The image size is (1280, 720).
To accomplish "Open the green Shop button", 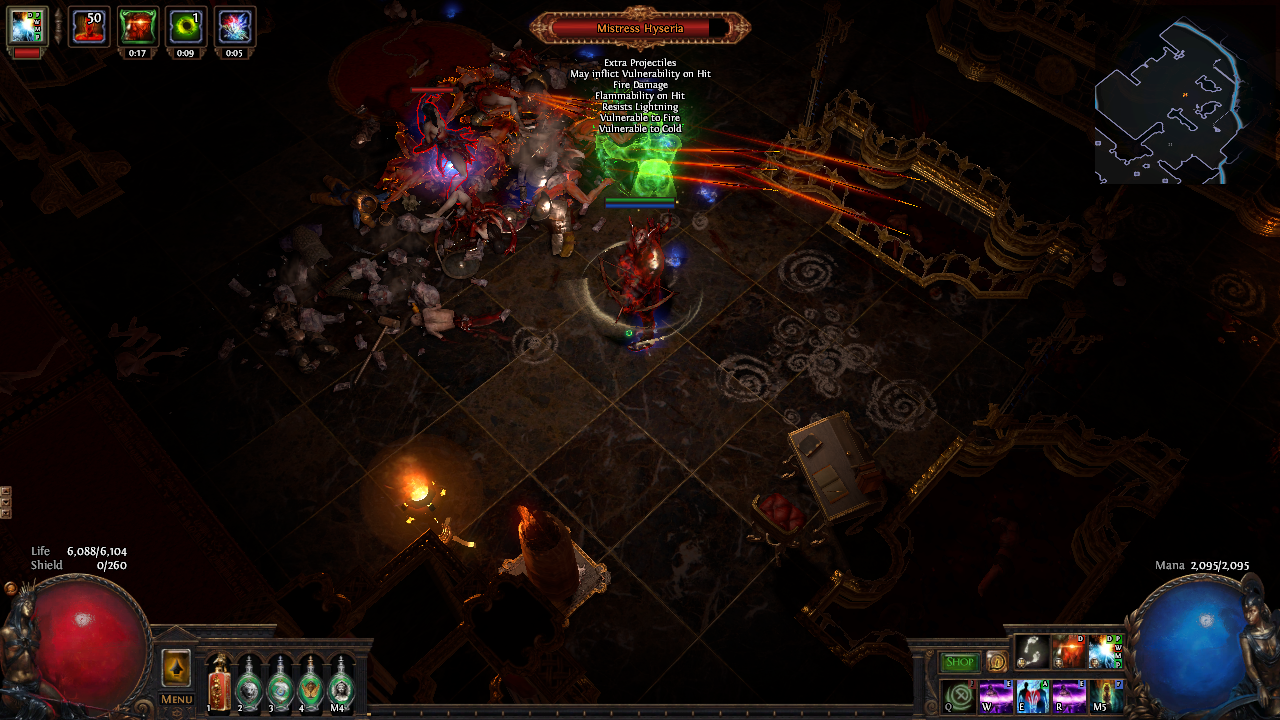I will tap(960, 662).
